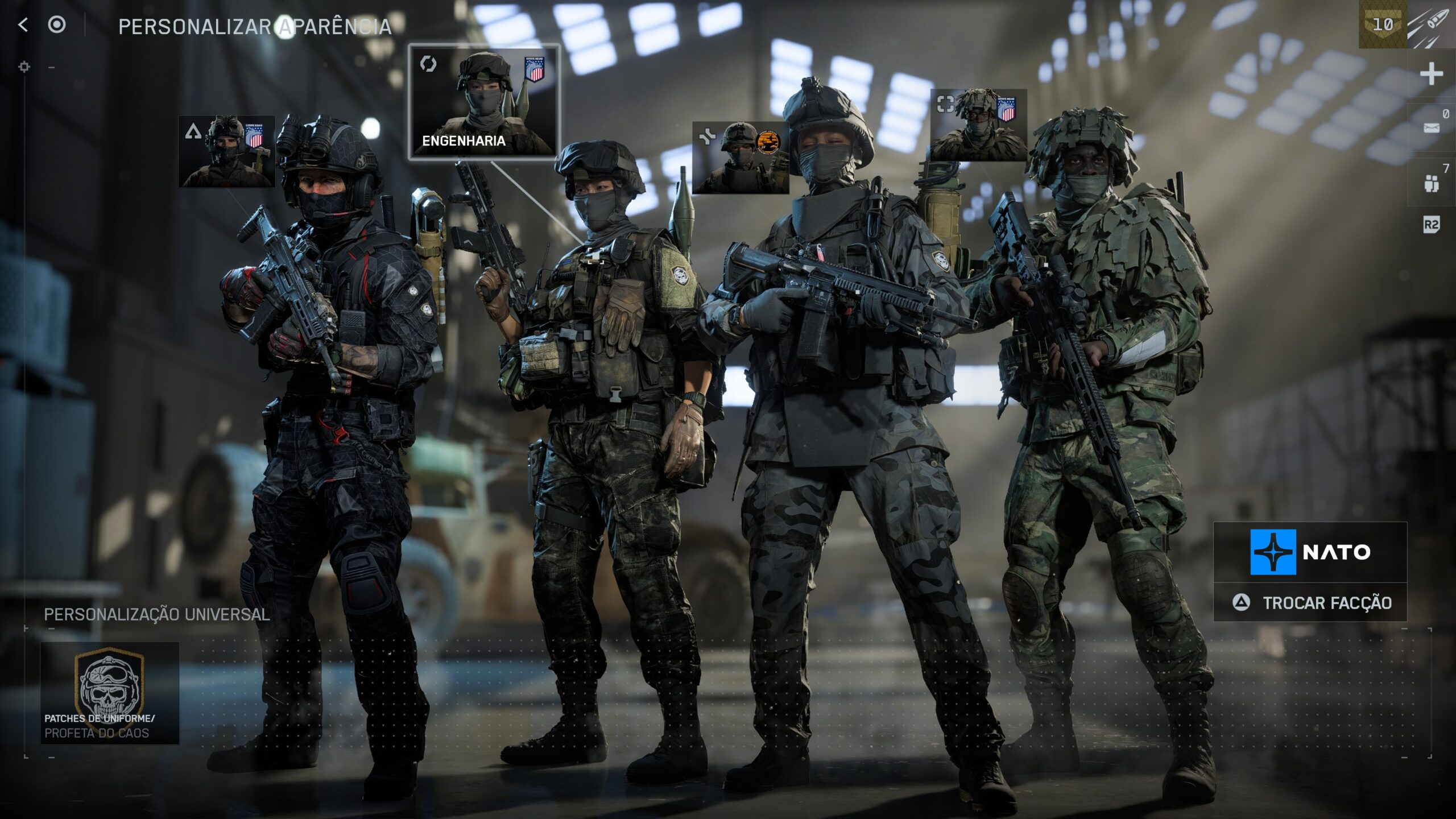Switch faction with Trocar Facção

click(x=1311, y=603)
